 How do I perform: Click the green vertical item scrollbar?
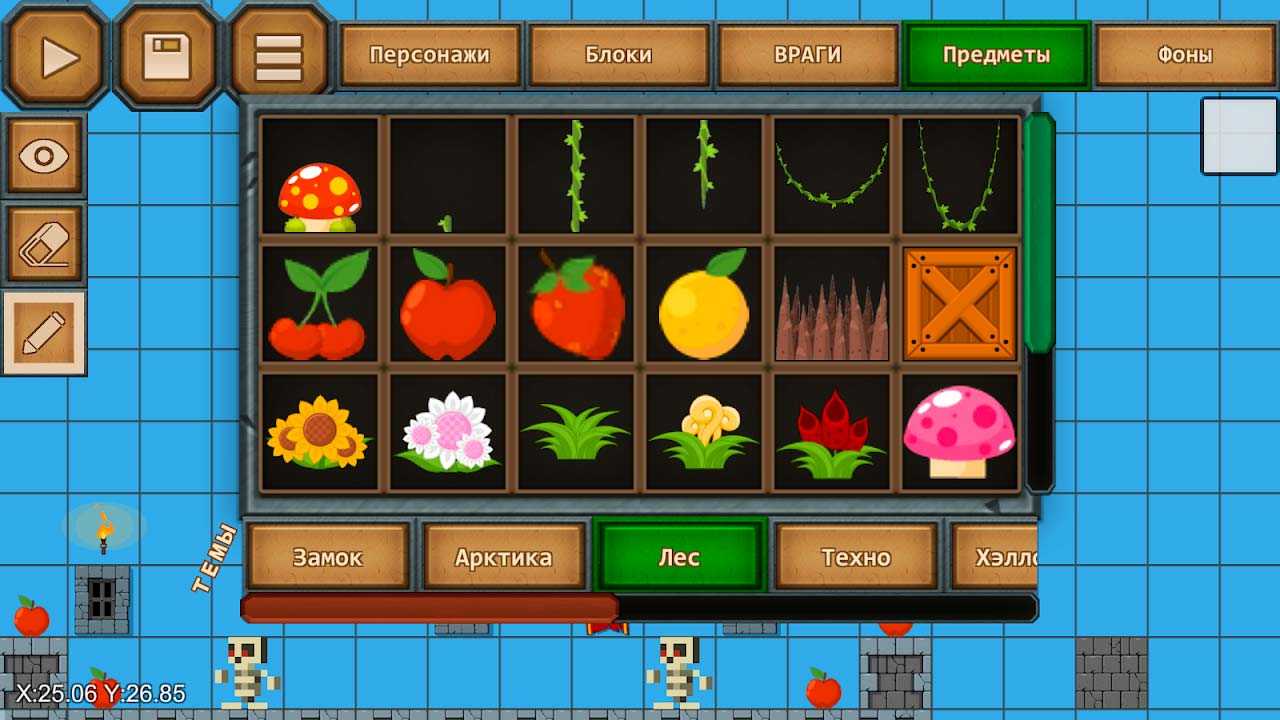click(x=1039, y=232)
